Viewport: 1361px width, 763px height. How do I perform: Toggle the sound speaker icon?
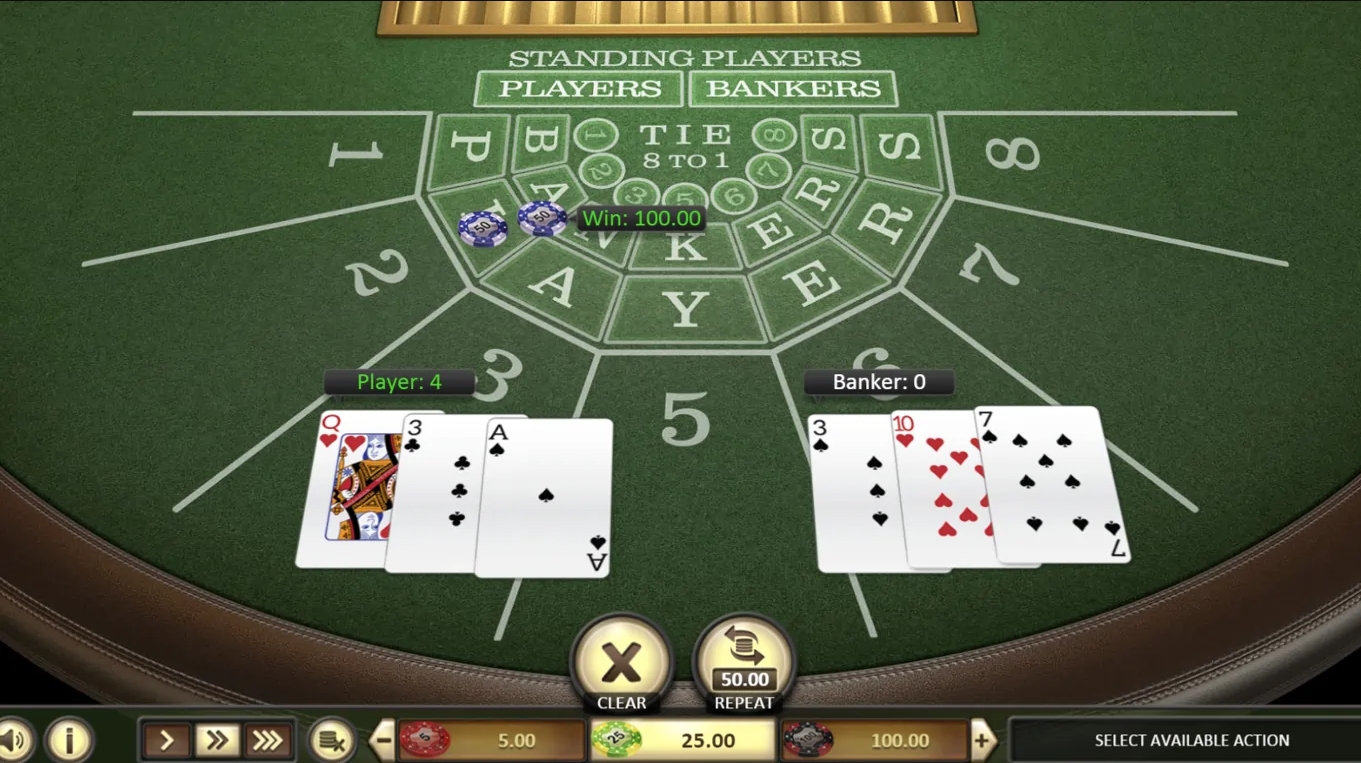pos(14,741)
